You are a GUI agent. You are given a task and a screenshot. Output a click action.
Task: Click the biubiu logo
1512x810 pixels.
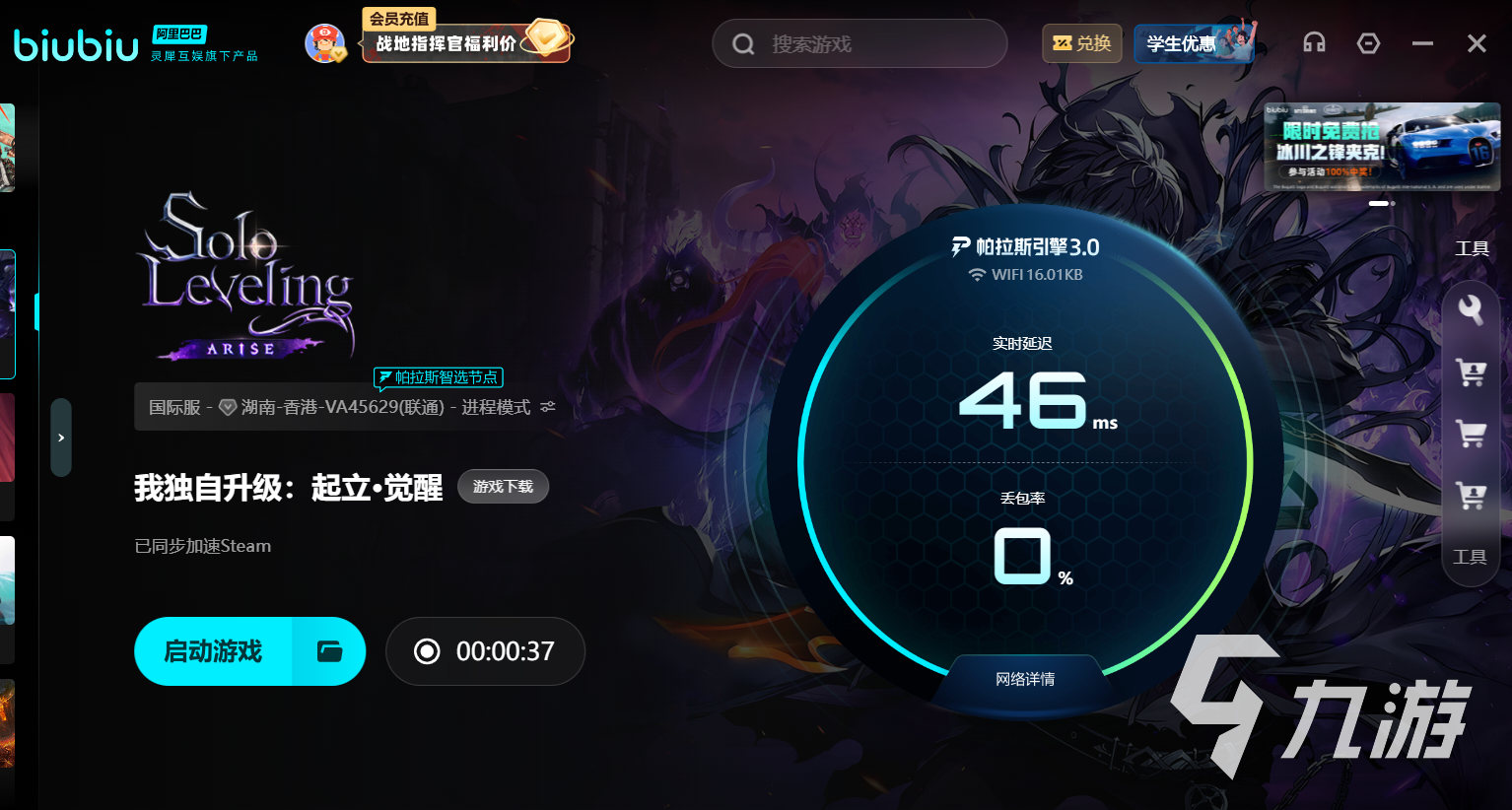coord(75,42)
